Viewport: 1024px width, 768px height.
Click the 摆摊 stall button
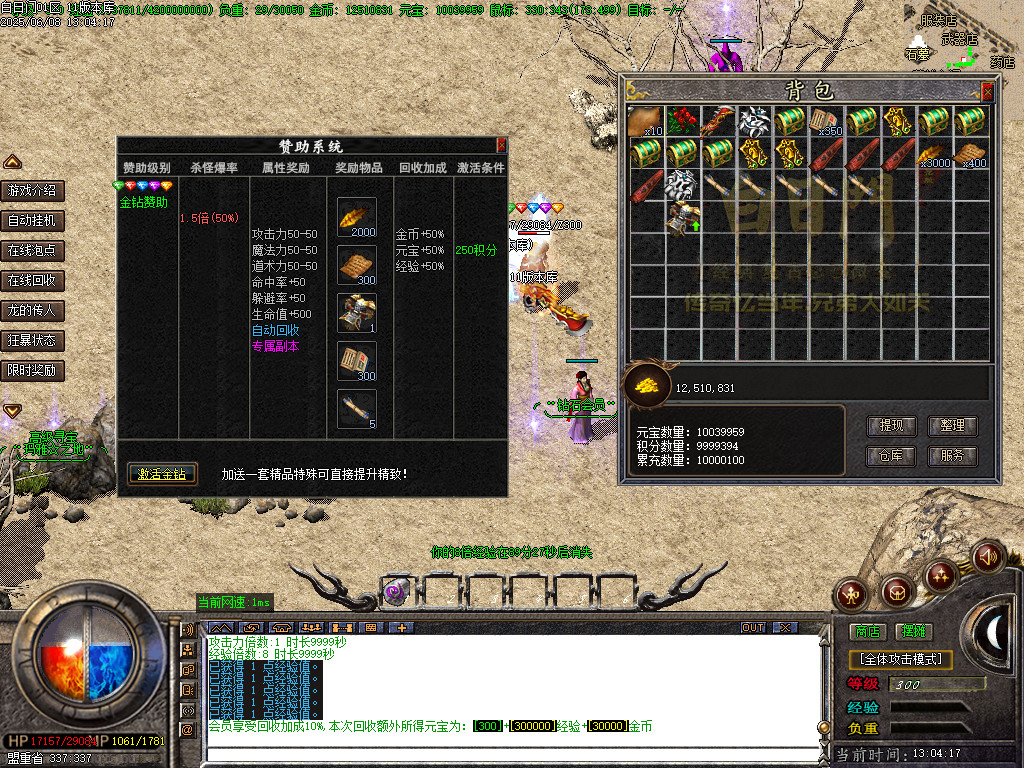tap(913, 631)
